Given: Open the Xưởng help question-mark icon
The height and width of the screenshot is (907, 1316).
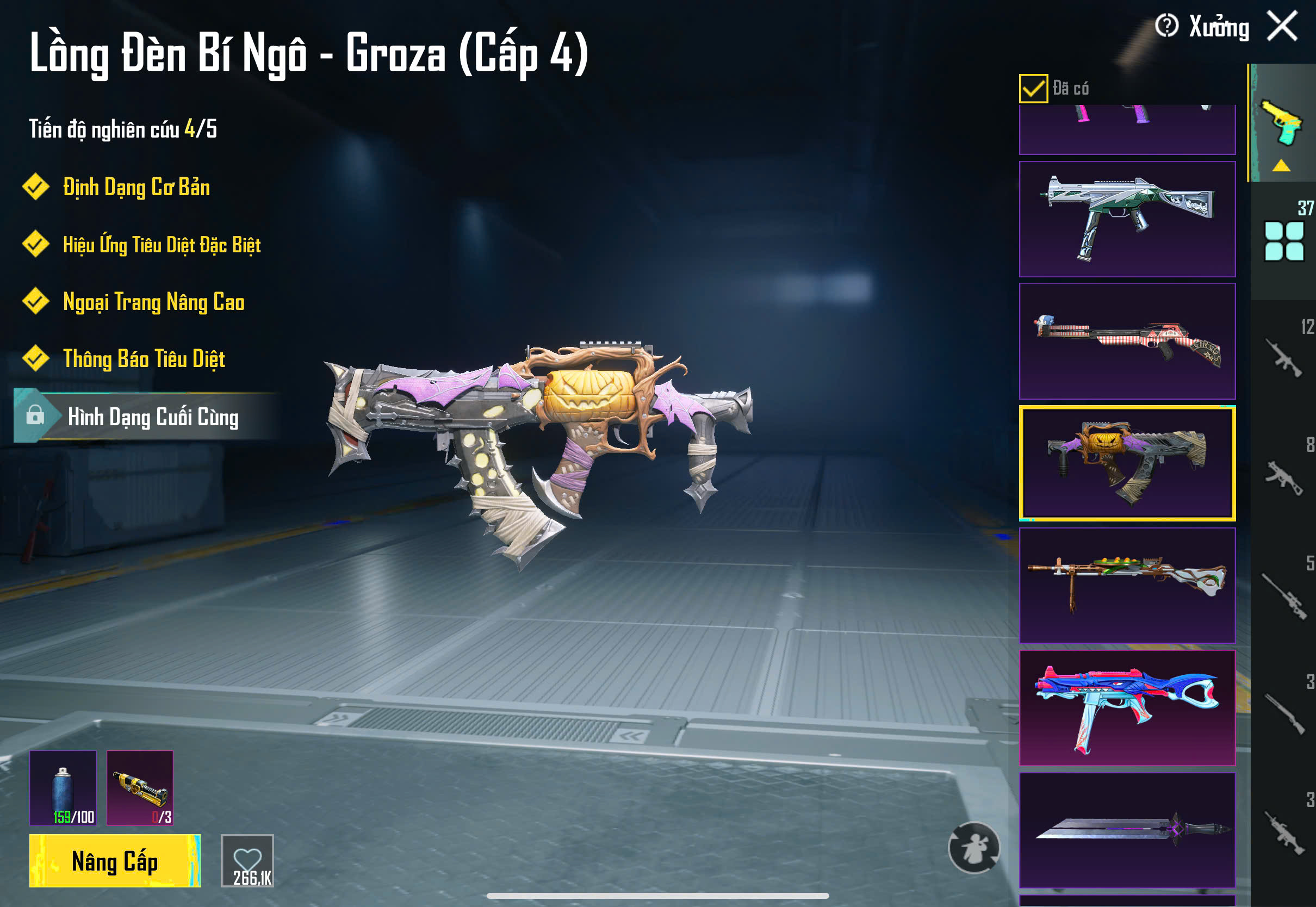Looking at the screenshot, I should coord(1166,26).
